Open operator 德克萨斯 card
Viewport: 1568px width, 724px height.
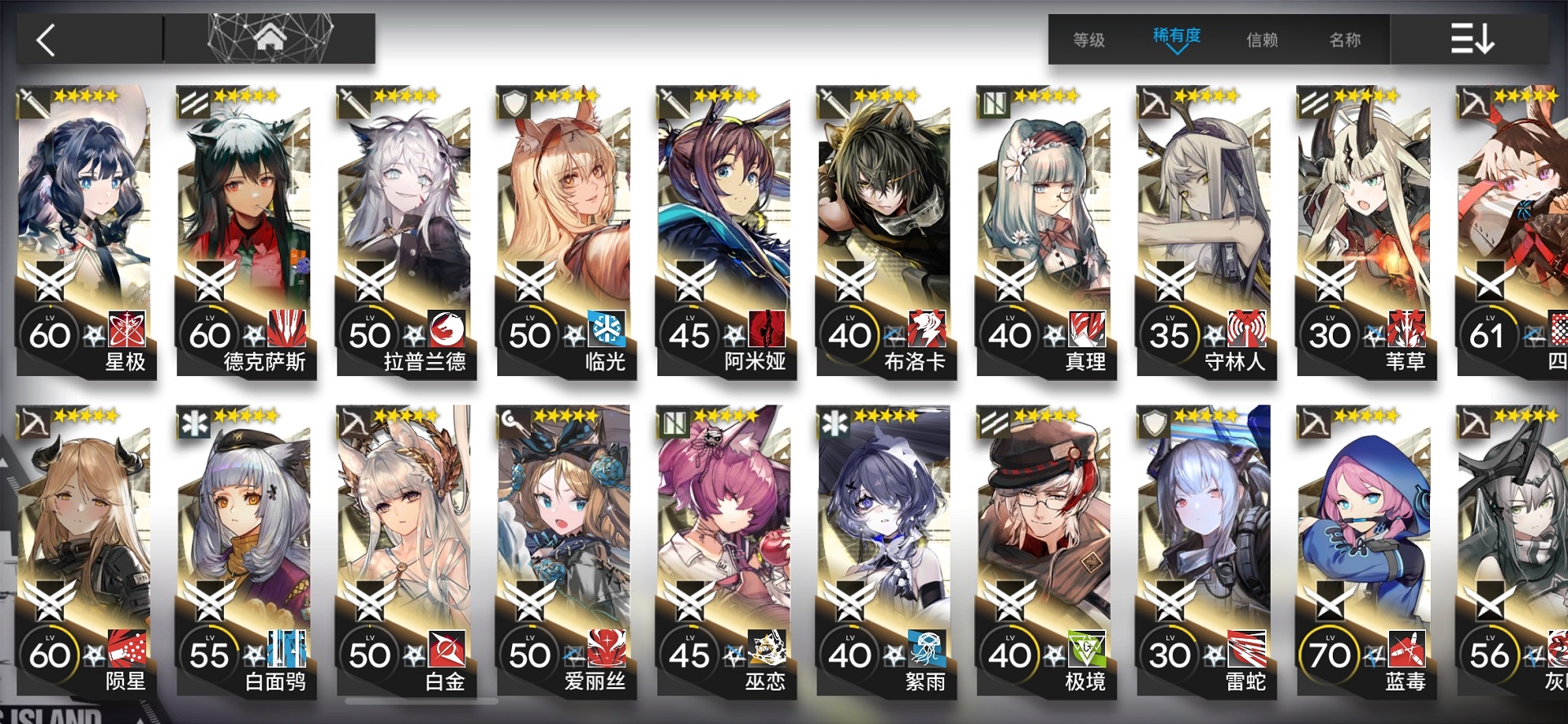[x=245, y=229]
